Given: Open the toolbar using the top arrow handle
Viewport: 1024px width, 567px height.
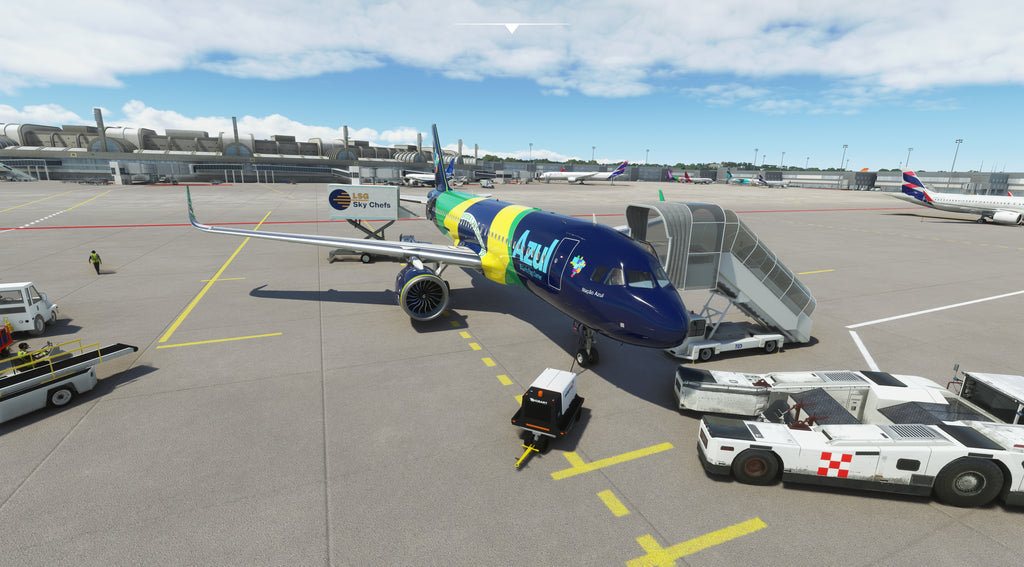Looking at the screenshot, I should click(511, 28).
